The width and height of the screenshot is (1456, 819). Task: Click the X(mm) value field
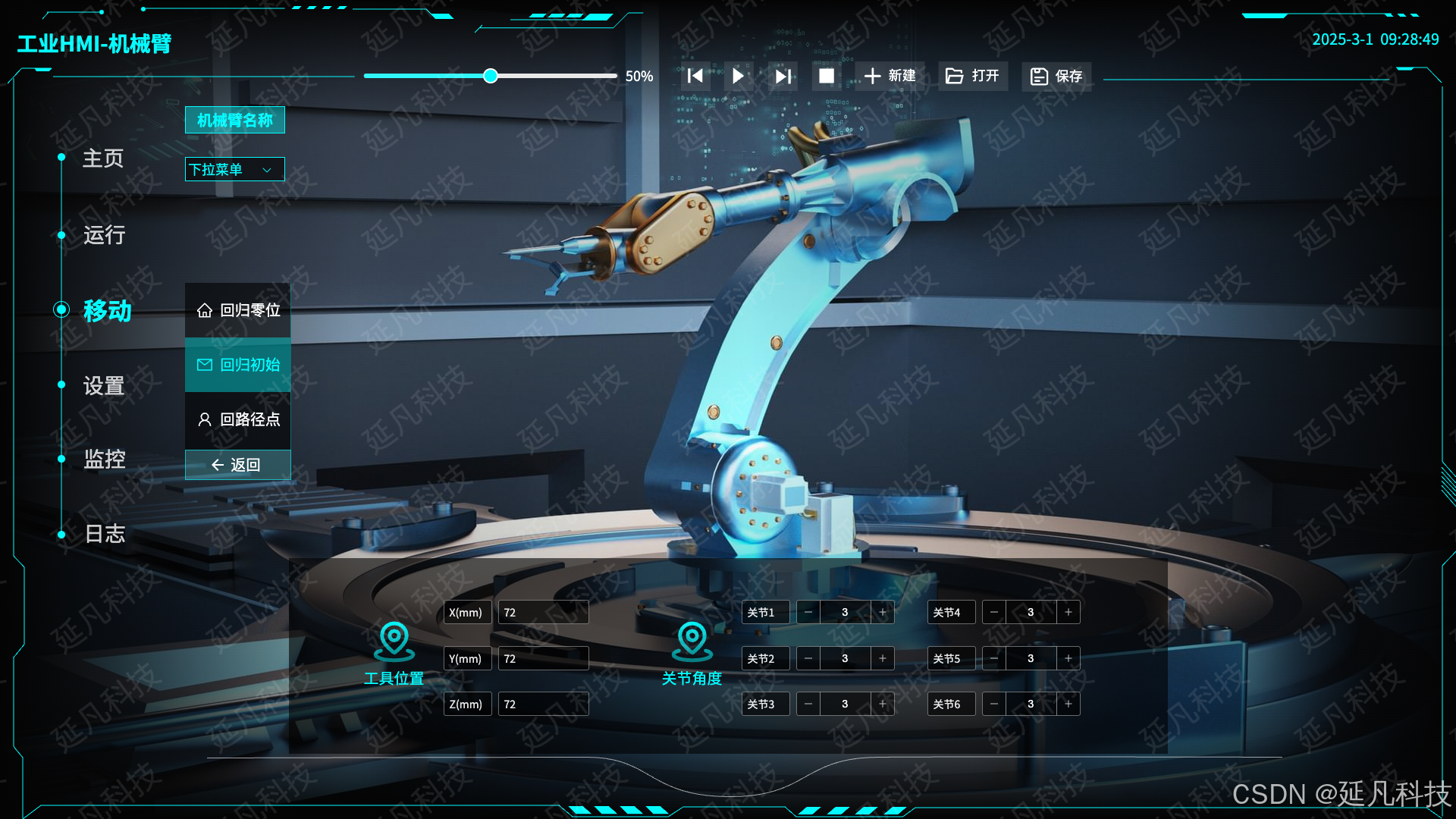pyautogui.click(x=543, y=612)
